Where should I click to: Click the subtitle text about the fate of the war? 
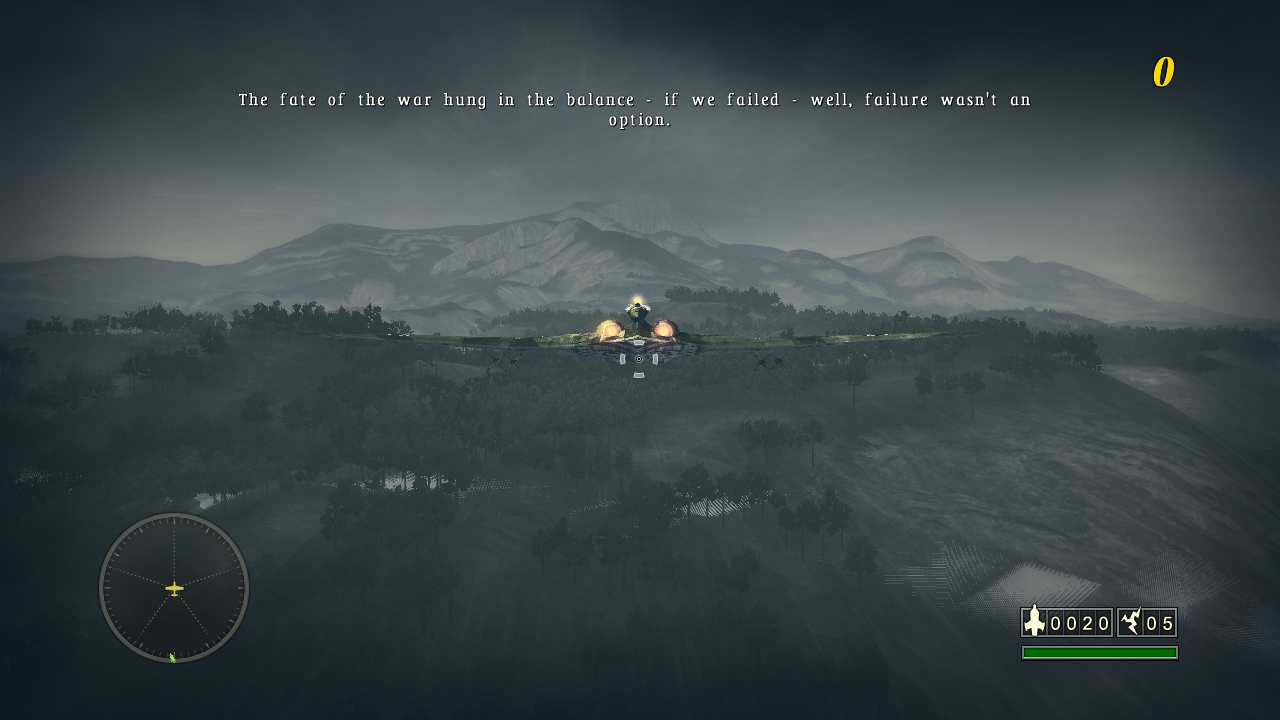[634, 99]
